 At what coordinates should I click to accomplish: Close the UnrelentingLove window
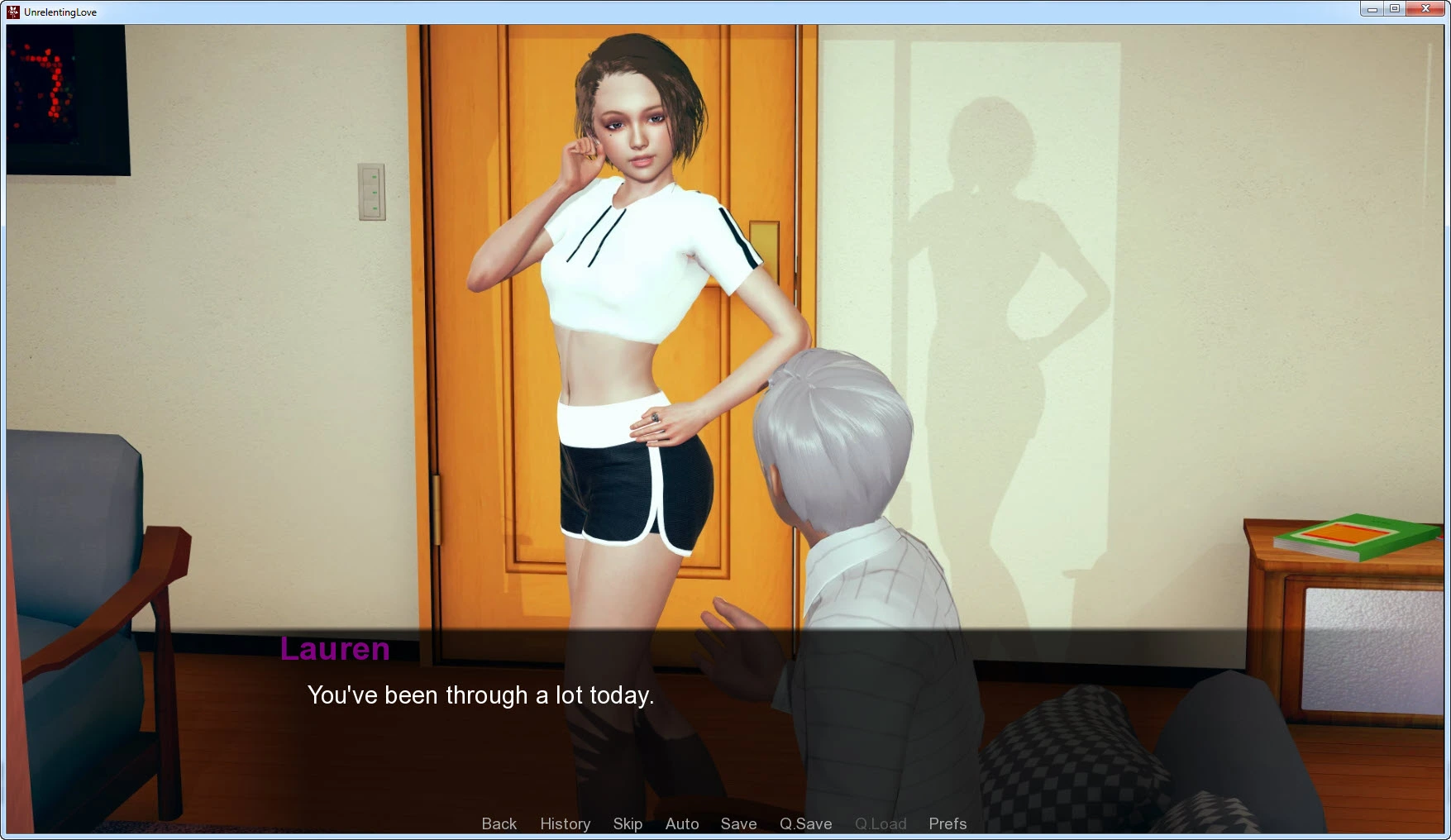1425,9
